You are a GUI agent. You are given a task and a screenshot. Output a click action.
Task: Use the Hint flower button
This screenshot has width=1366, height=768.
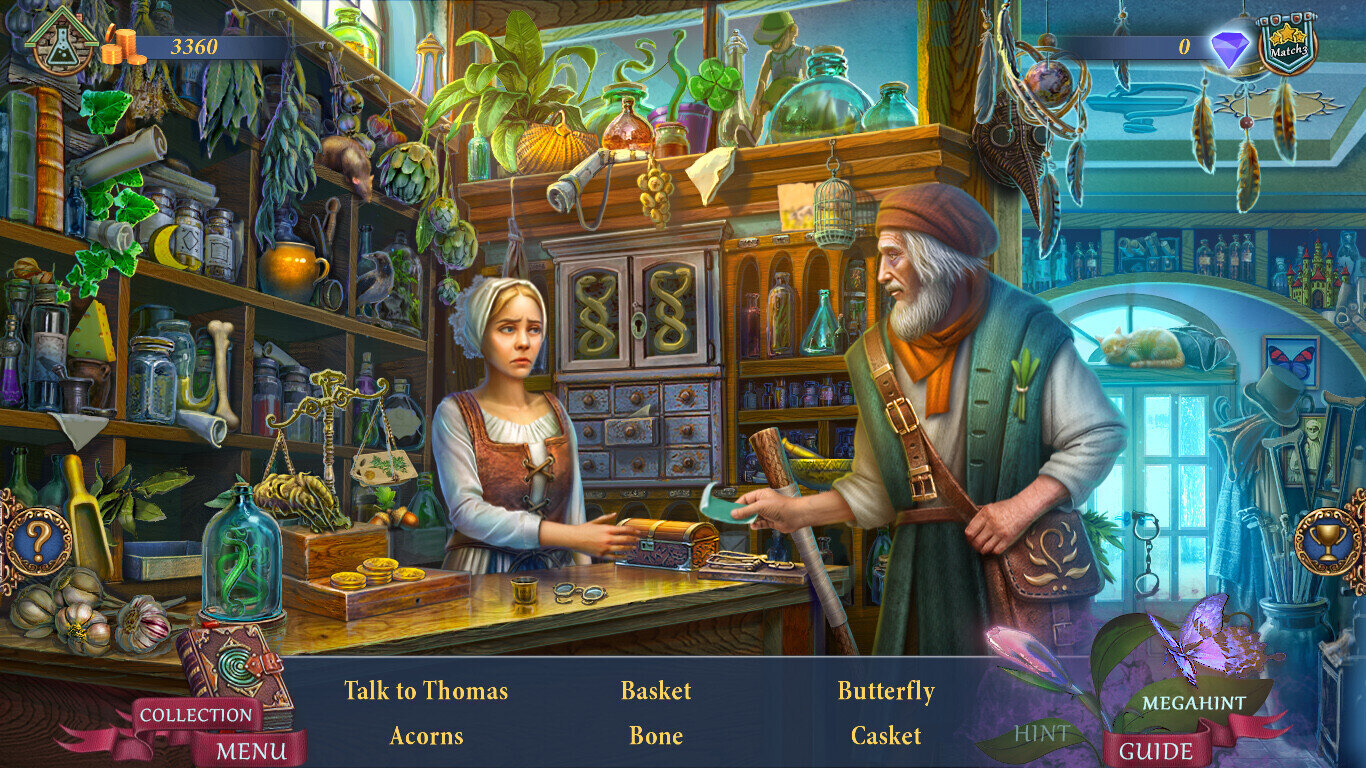pyautogui.click(x=1043, y=731)
